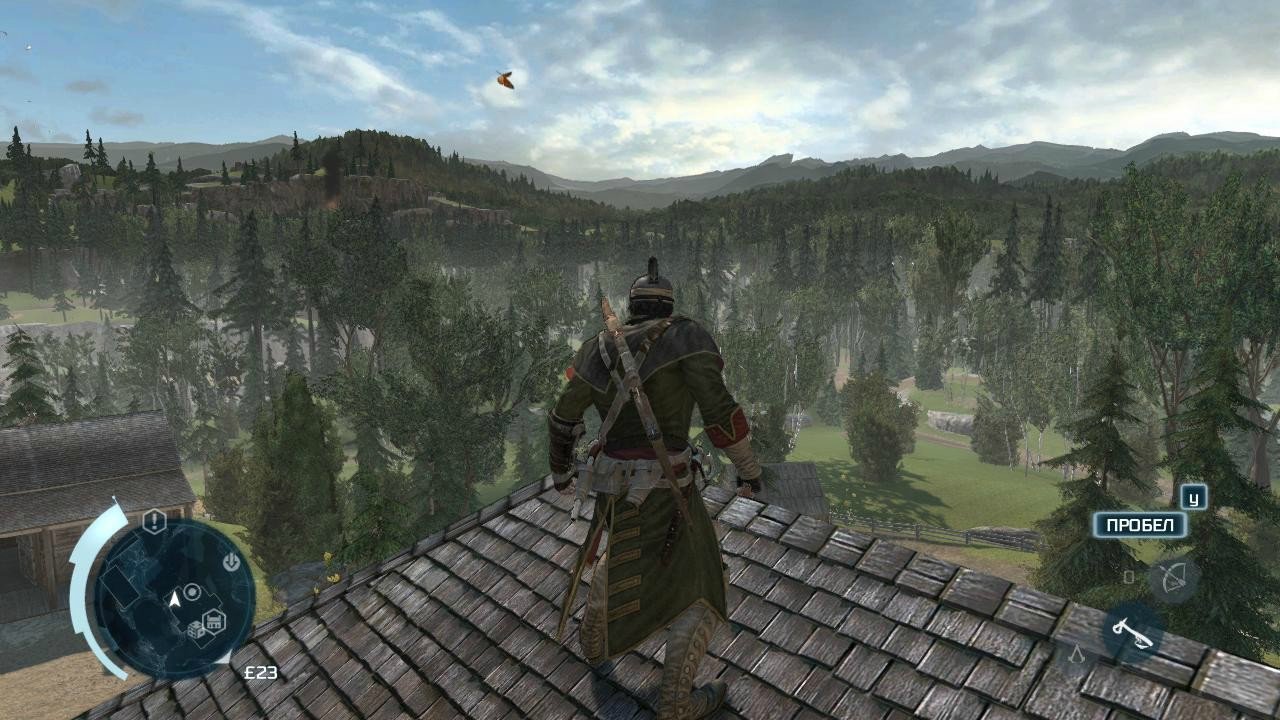This screenshot has width=1280, height=720.
Task: Click the white objective dot on the minimap
Action: coord(192,593)
